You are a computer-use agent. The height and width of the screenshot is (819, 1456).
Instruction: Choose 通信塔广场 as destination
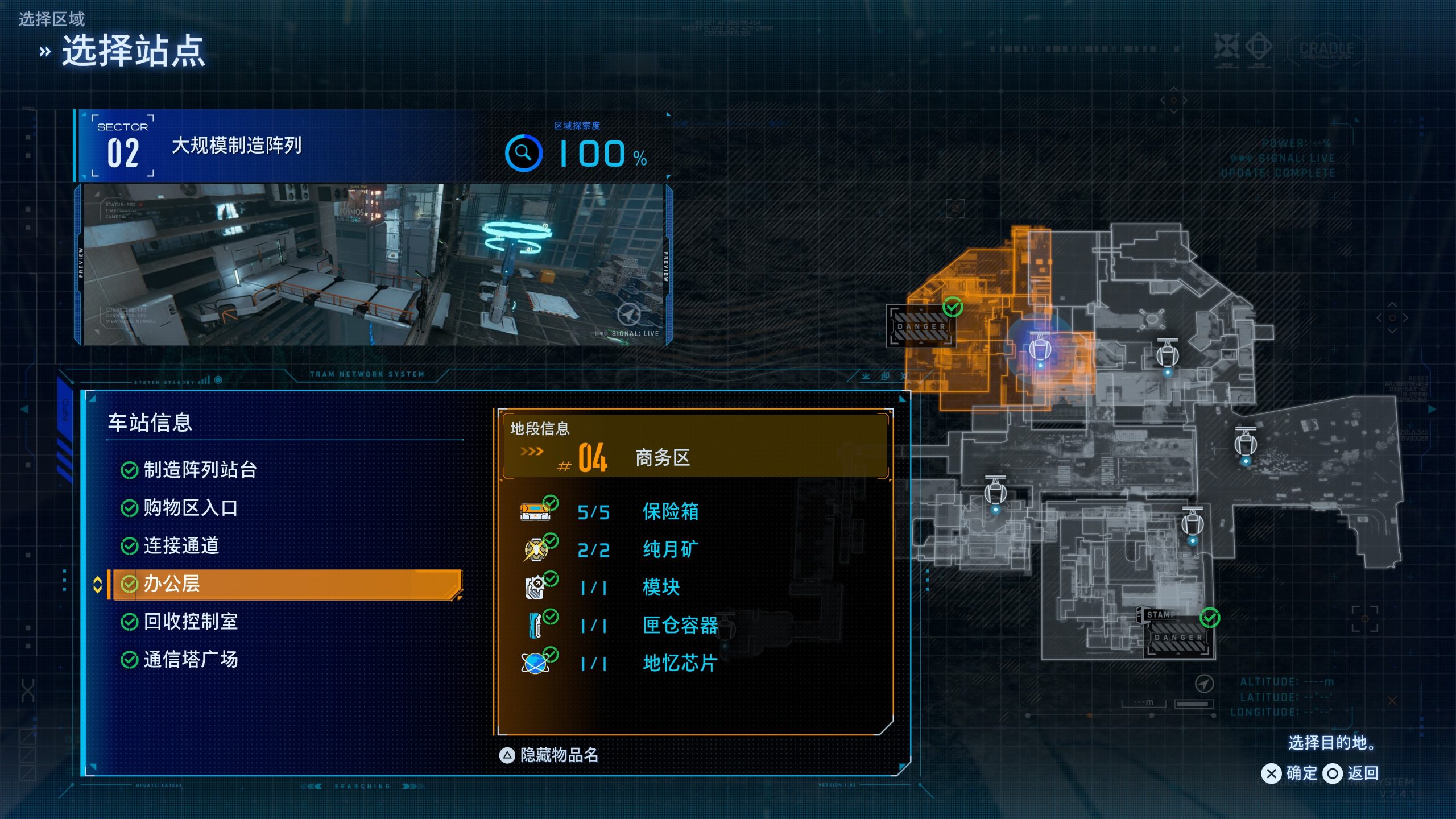coord(190,660)
